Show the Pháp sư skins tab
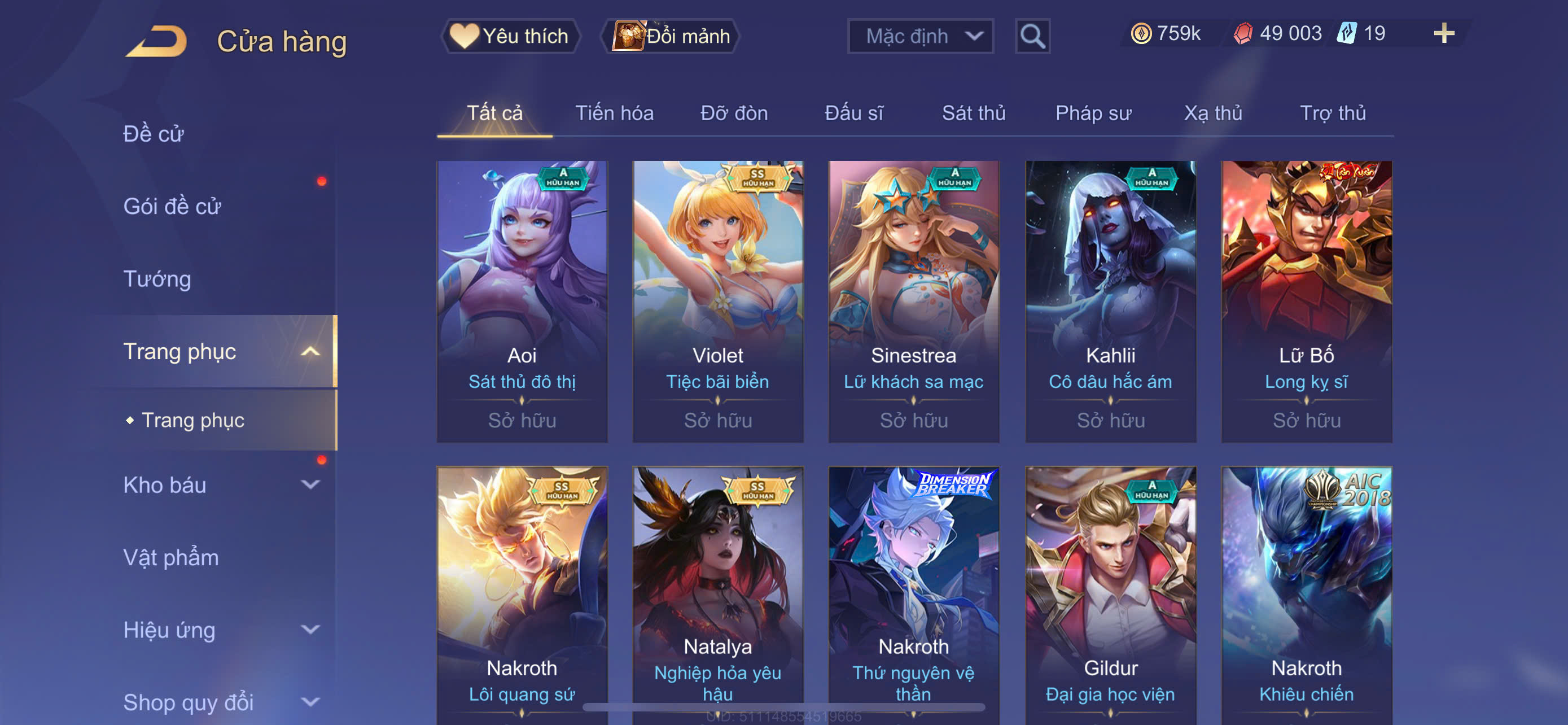This screenshot has width=1568, height=725. pyautogui.click(x=1093, y=113)
